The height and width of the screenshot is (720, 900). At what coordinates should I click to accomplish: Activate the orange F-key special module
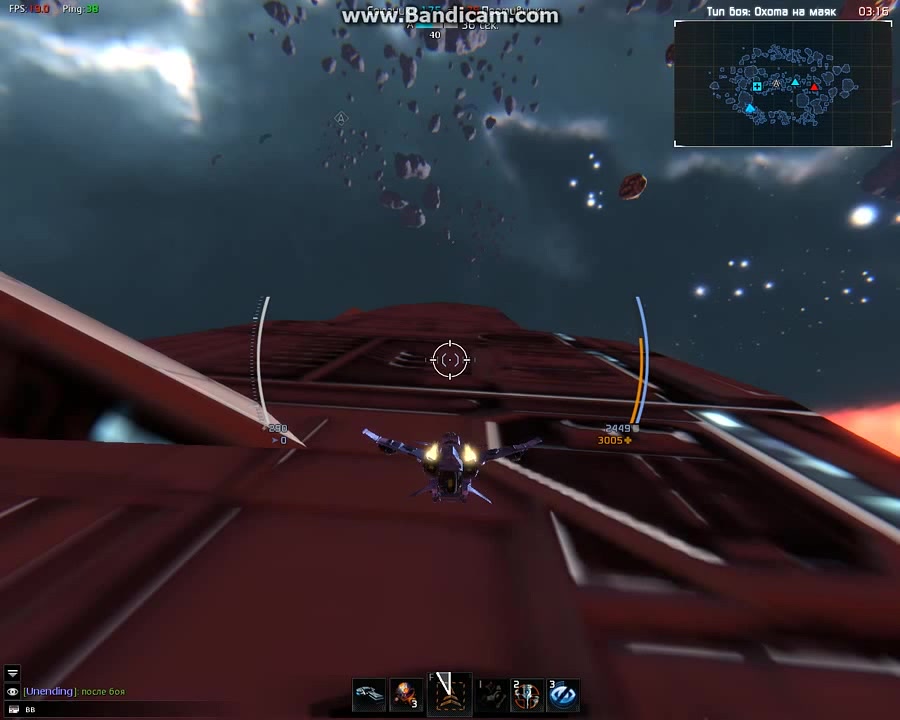(x=449, y=693)
